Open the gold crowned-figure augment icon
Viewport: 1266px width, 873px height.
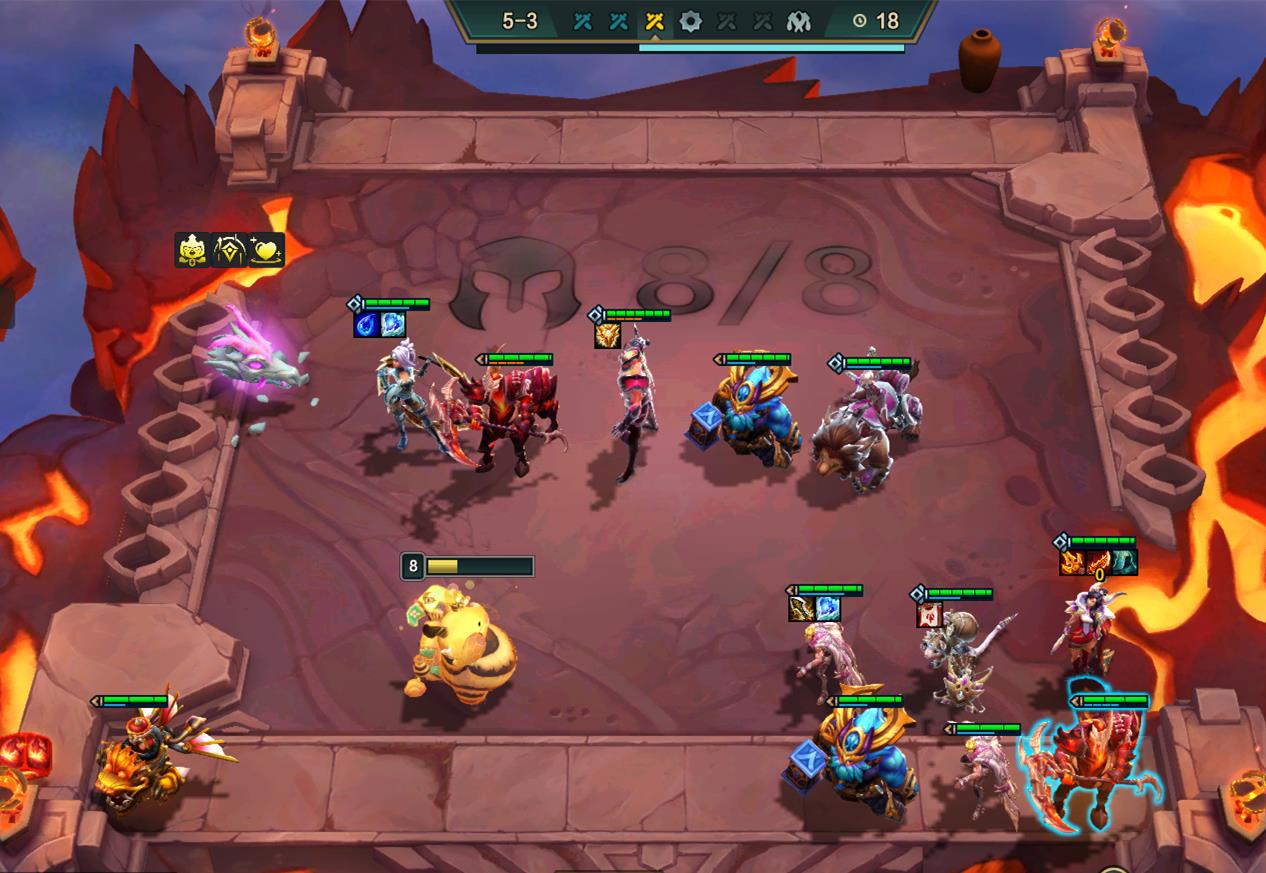tap(192, 250)
